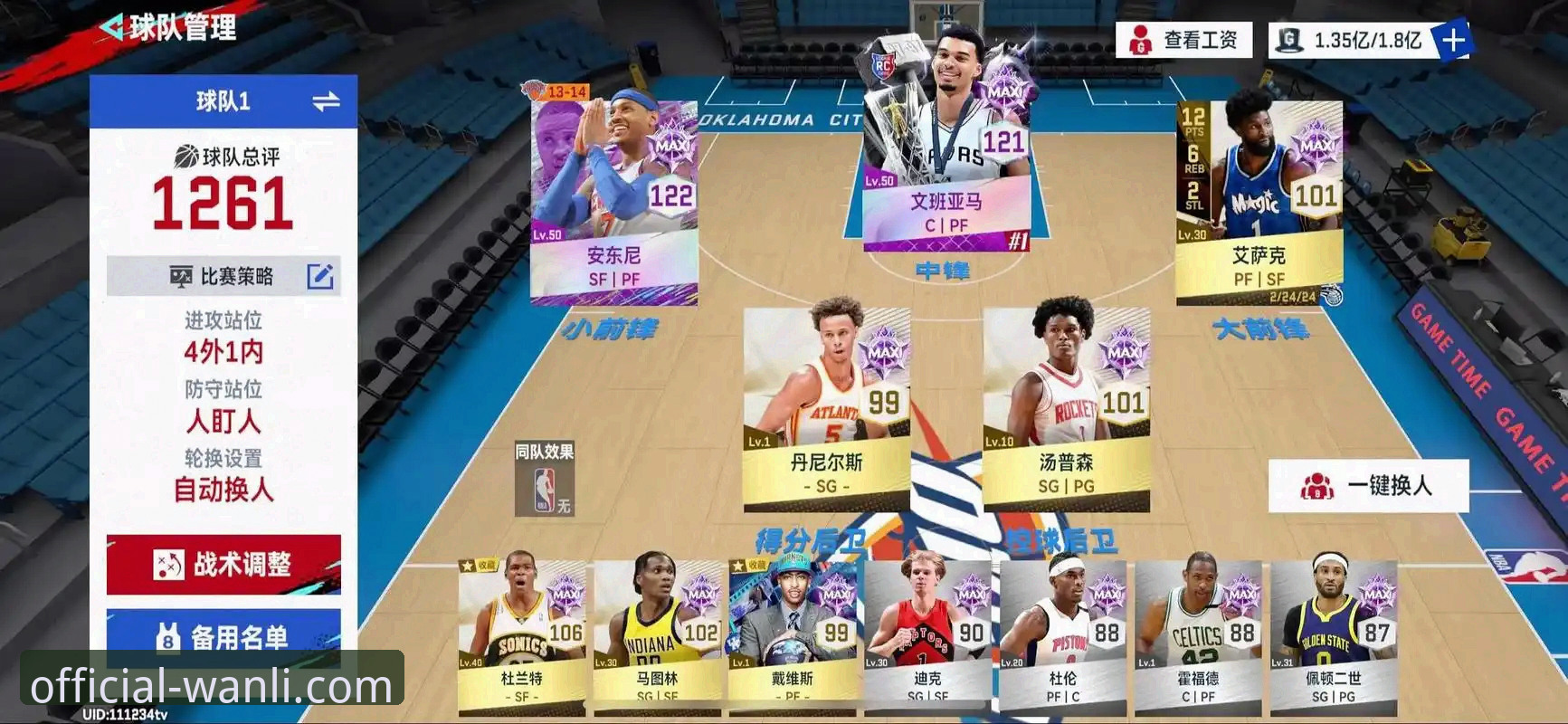This screenshot has width=1568, height=724.
Task: Open the 备用名单 reserve roster
Action: pyautogui.click(x=223, y=637)
